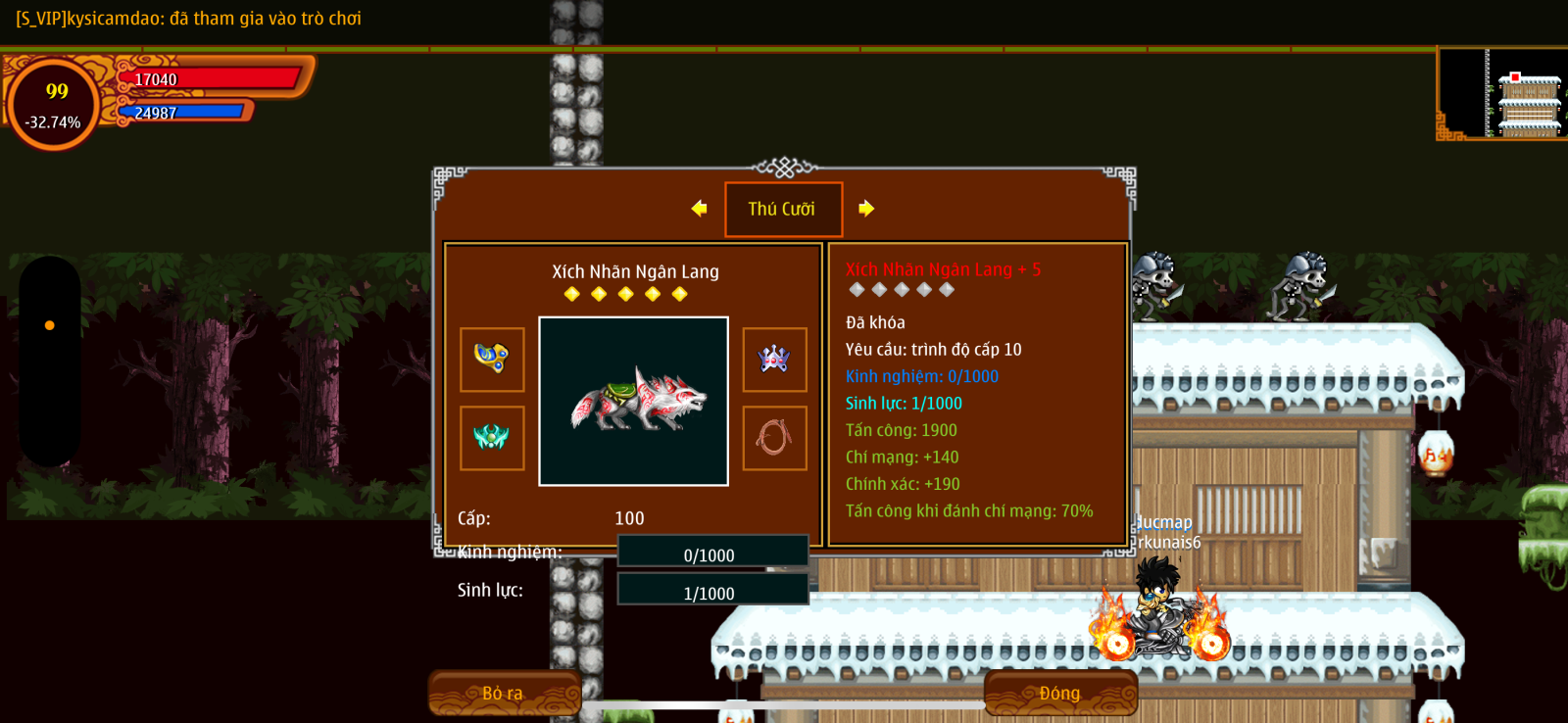Click the right yellow arrow beside Thú Cưỡi
Screen dimensions: 1568x723
(x=866, y=208)
